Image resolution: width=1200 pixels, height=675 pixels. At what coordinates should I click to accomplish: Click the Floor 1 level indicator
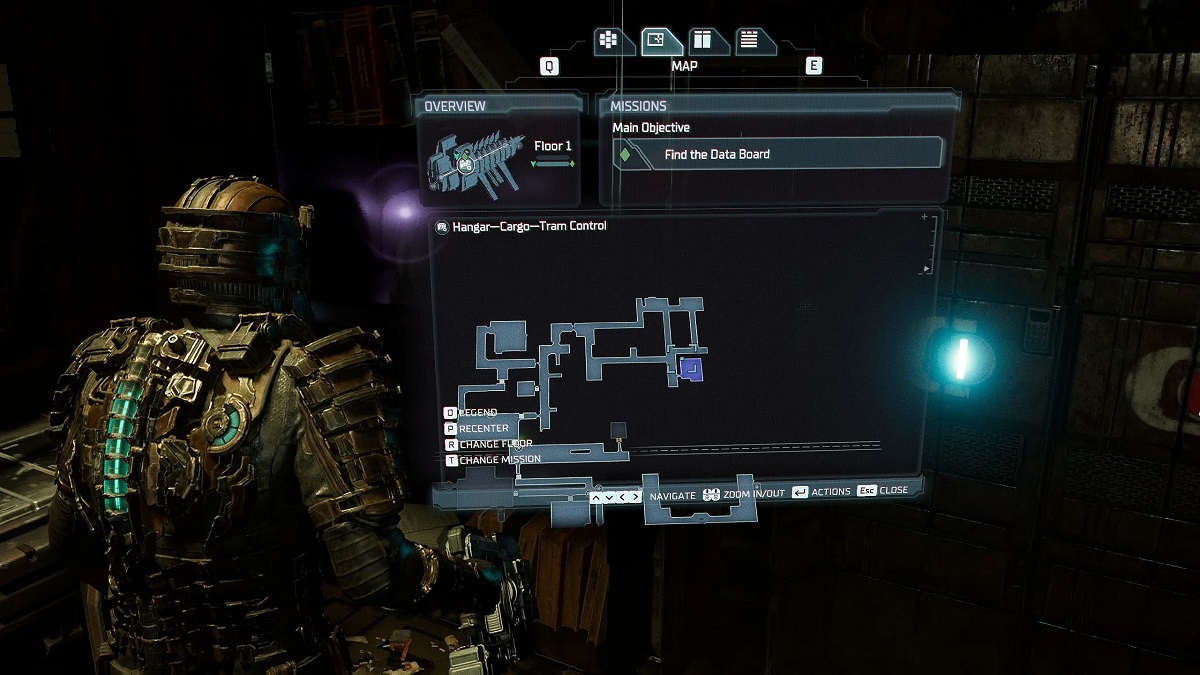[553, 147]
